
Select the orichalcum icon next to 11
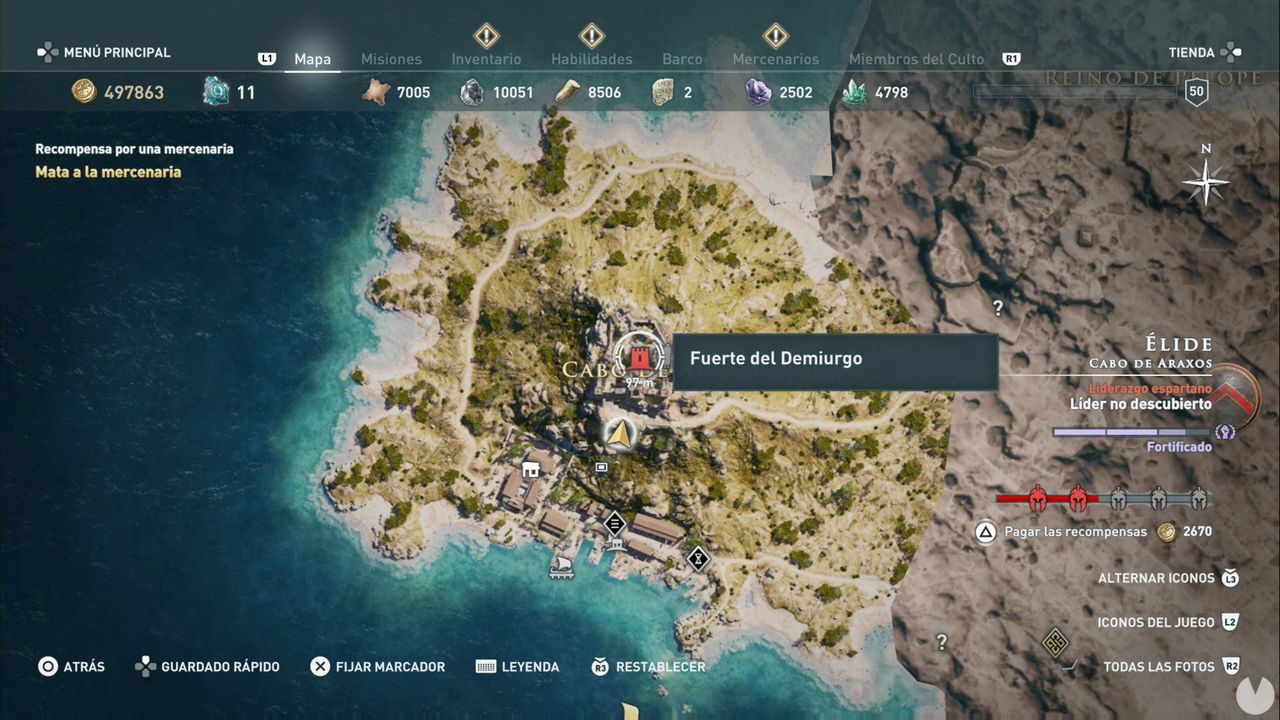213,91
